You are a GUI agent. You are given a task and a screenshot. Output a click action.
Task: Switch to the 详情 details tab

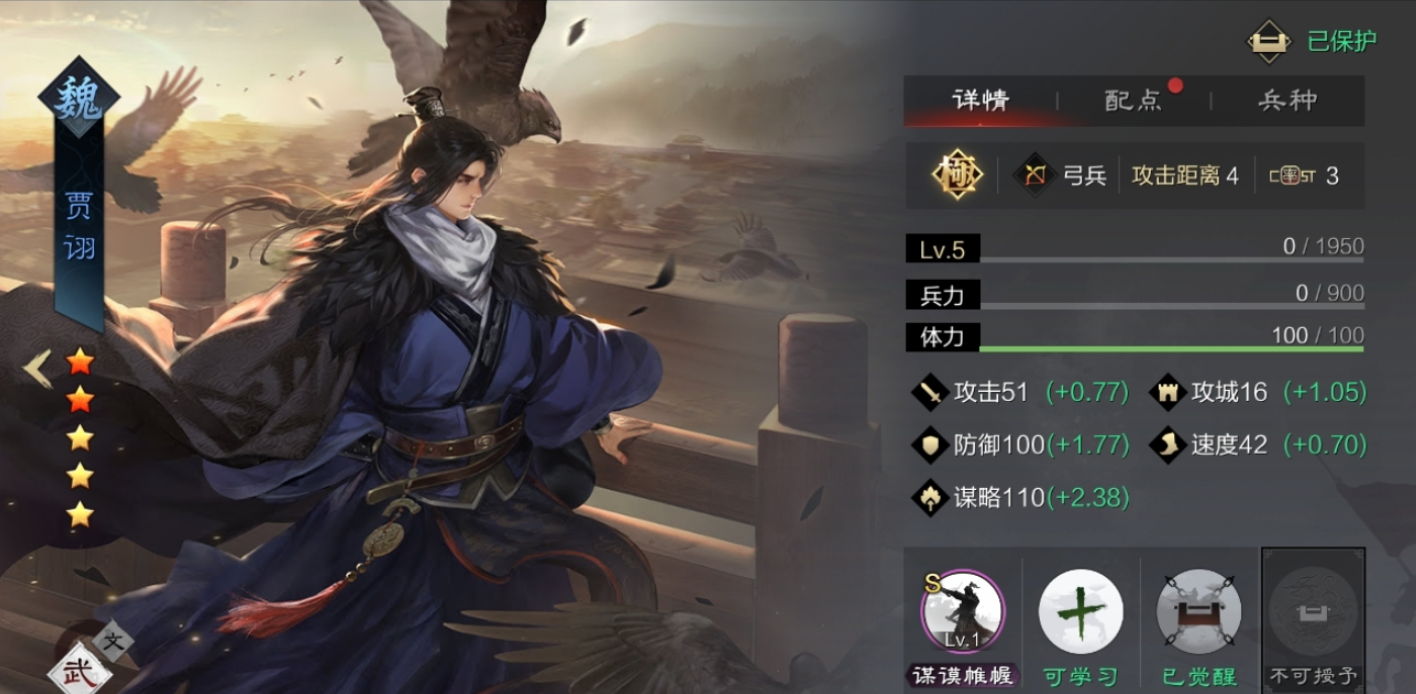980,100
